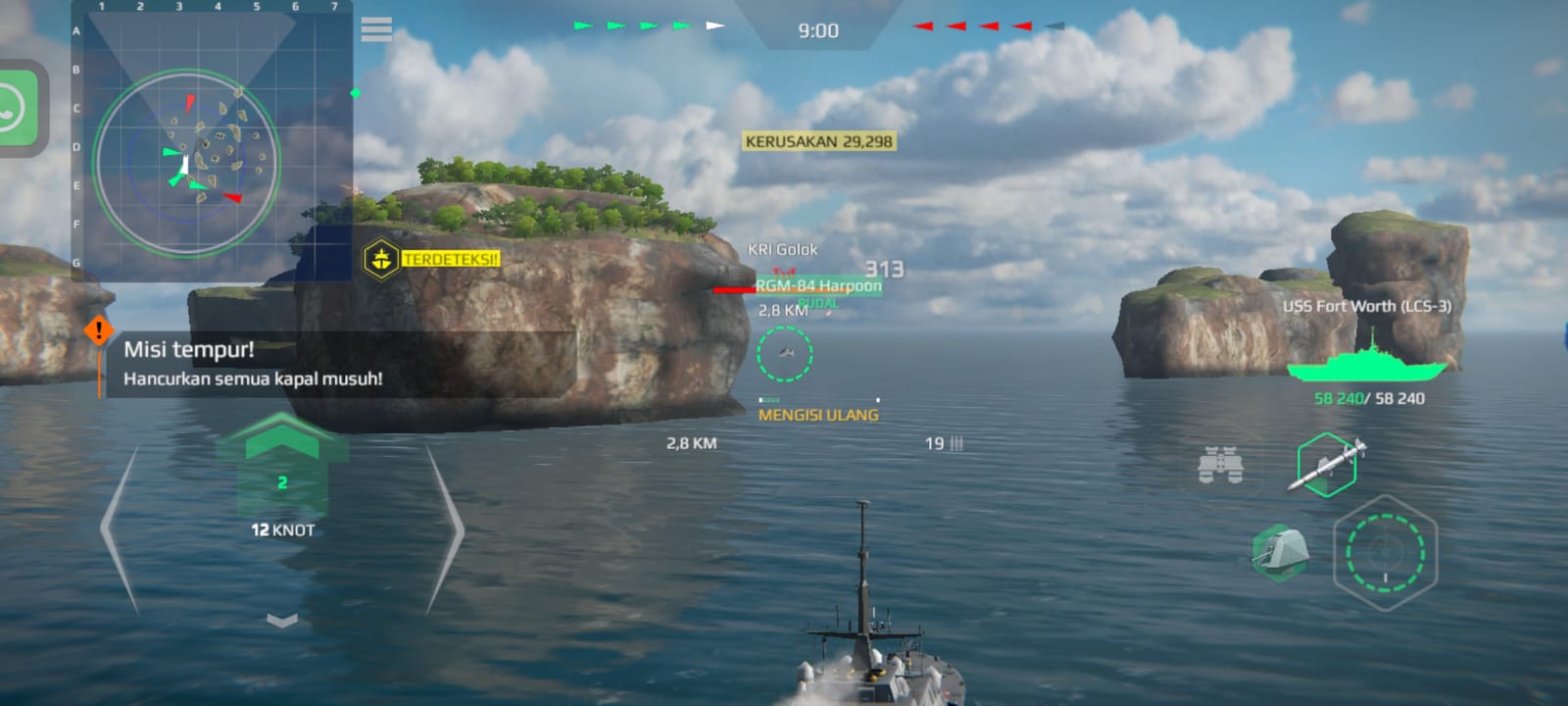Select the missile weapon icon
Viewport: 1568px width, 706px height.
click(1327, 464)
